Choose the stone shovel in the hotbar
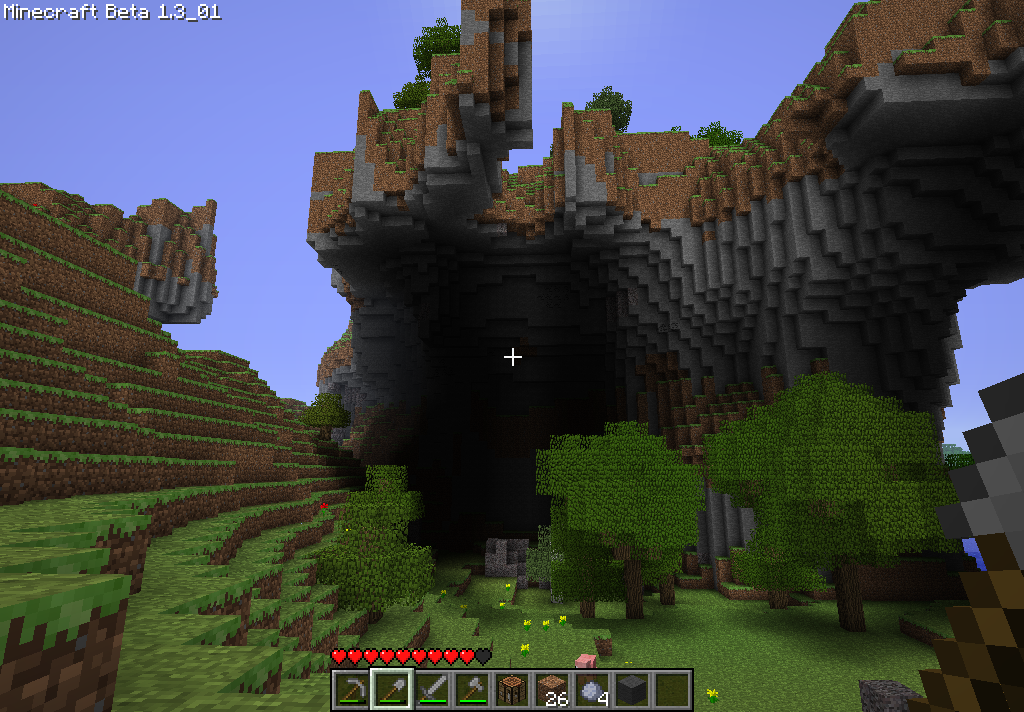Viewport: 1024px width, 712px height. click(391, 689)
